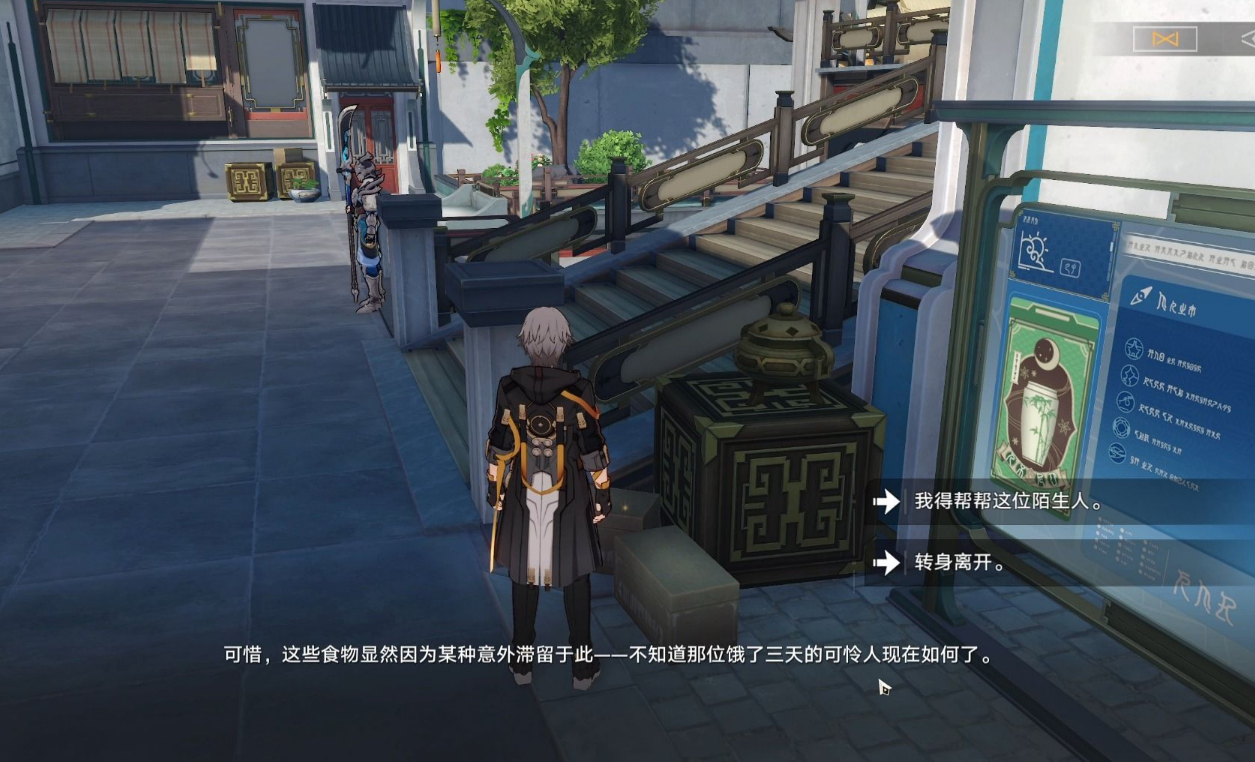This screenshot has width=1255, height=762.
Task: Select the "转身离开。" dialogue option
Action: tap(959, 562)
